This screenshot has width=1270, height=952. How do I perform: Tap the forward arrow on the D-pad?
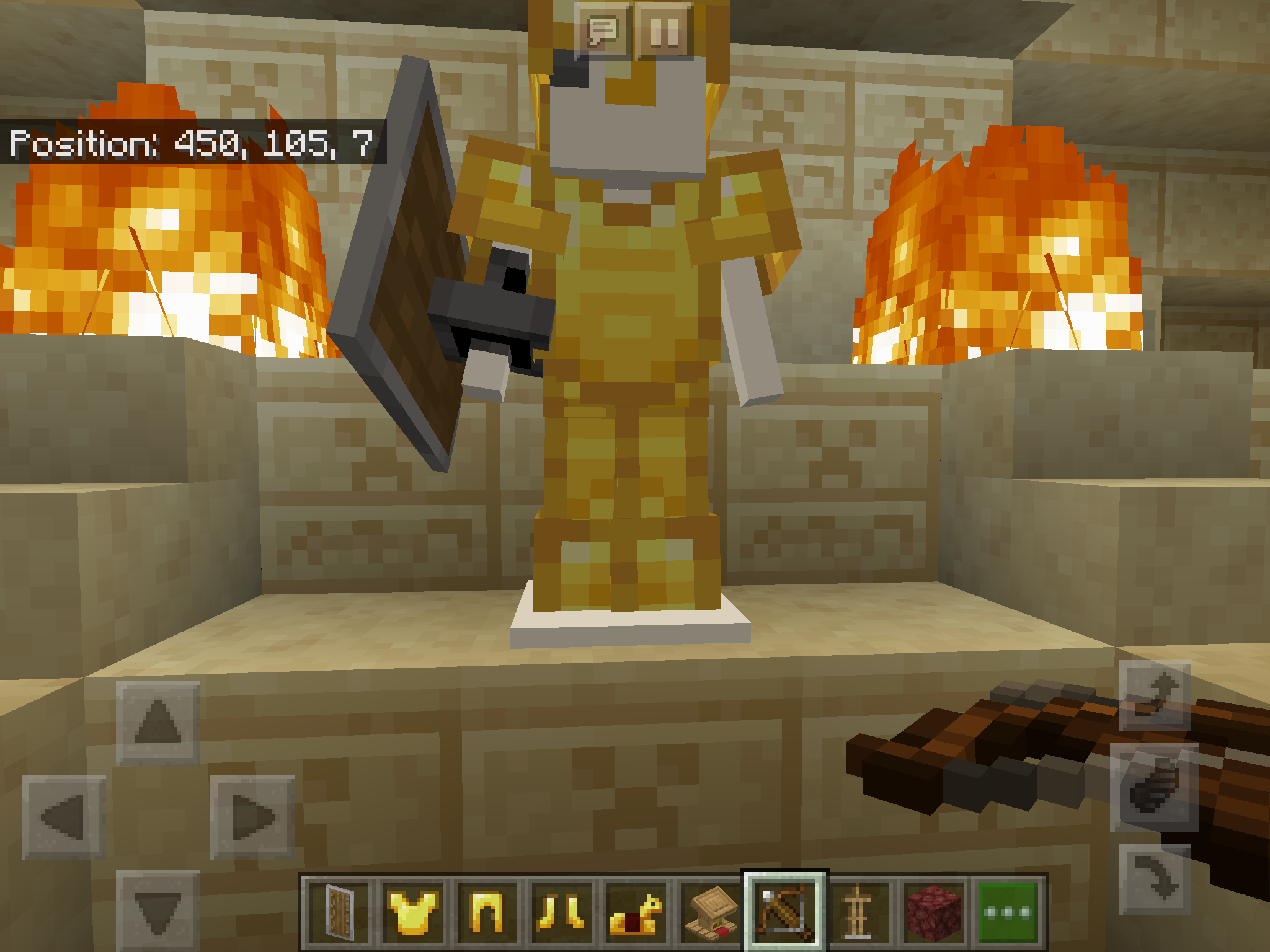point(158,722)
